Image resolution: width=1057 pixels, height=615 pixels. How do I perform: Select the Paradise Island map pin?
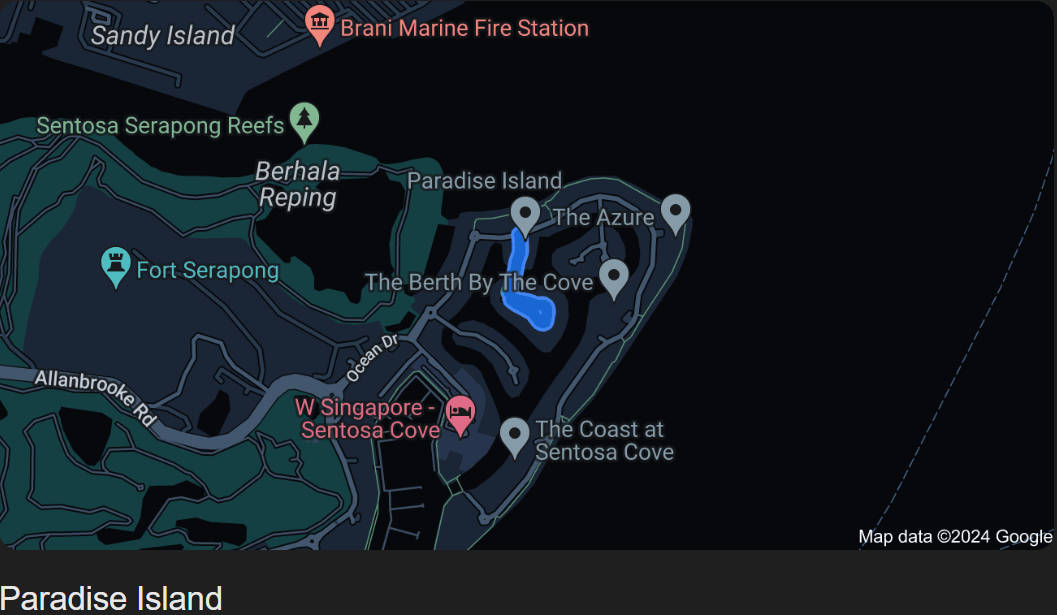pos(525,214)
